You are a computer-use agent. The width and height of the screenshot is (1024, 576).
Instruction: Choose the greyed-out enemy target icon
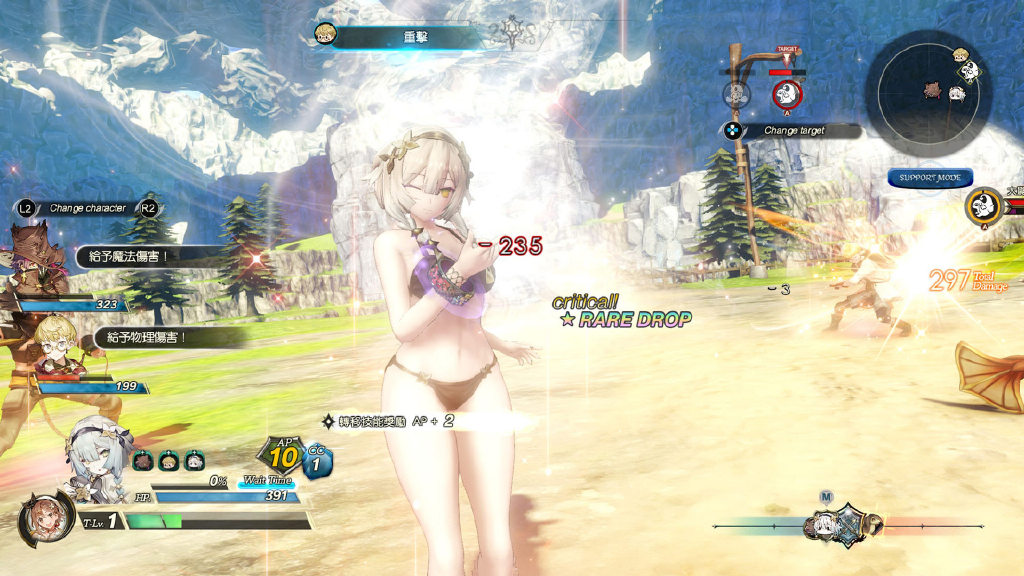[737, 95]
